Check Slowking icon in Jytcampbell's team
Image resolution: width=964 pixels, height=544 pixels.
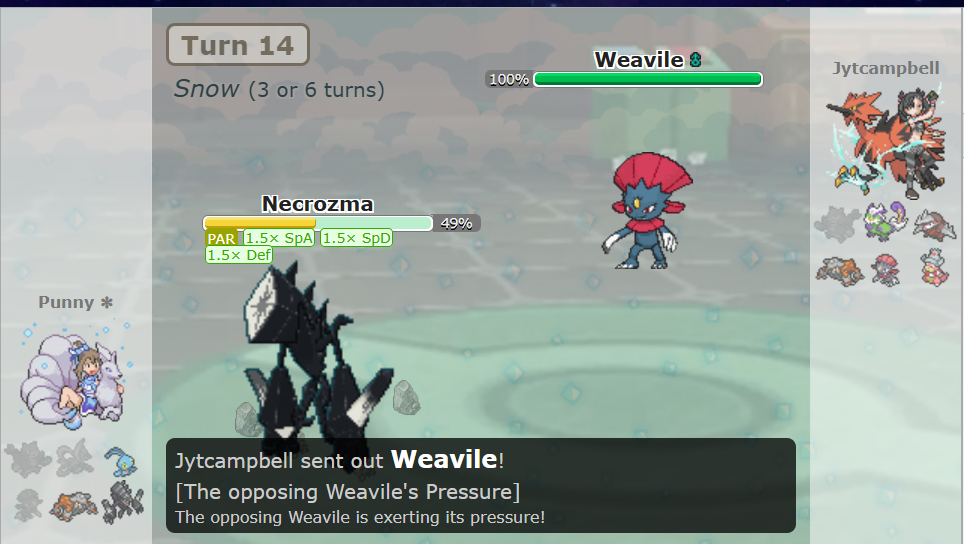[x=934, y=268]
